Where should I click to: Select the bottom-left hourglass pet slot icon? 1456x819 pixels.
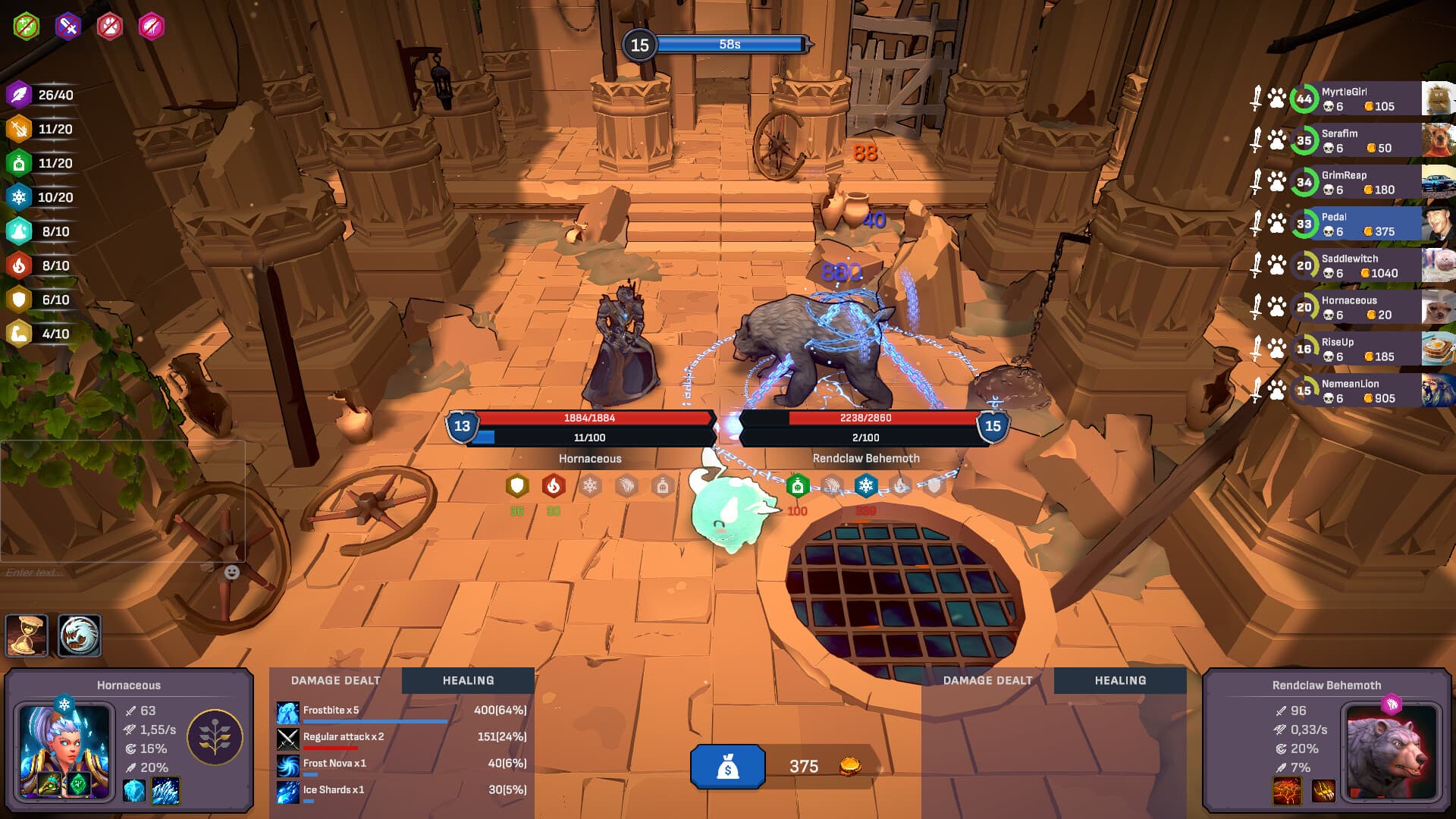27,635
